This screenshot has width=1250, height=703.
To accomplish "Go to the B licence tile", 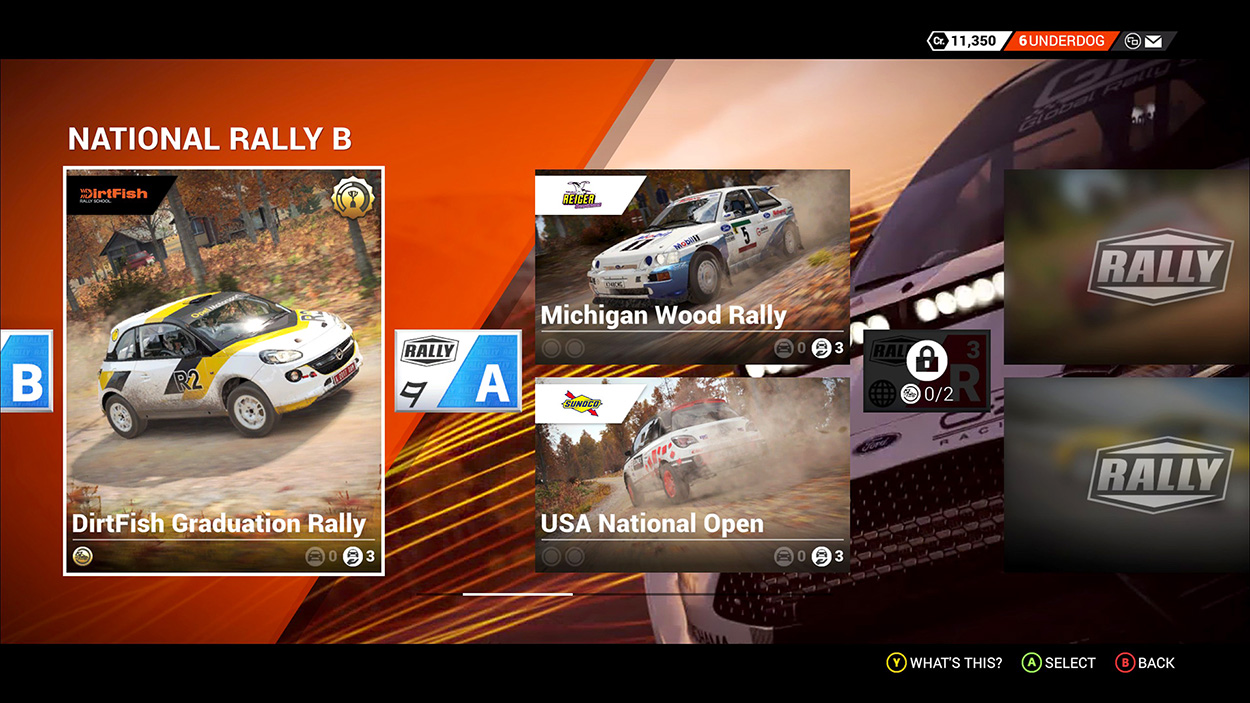I will pos(26,372).
